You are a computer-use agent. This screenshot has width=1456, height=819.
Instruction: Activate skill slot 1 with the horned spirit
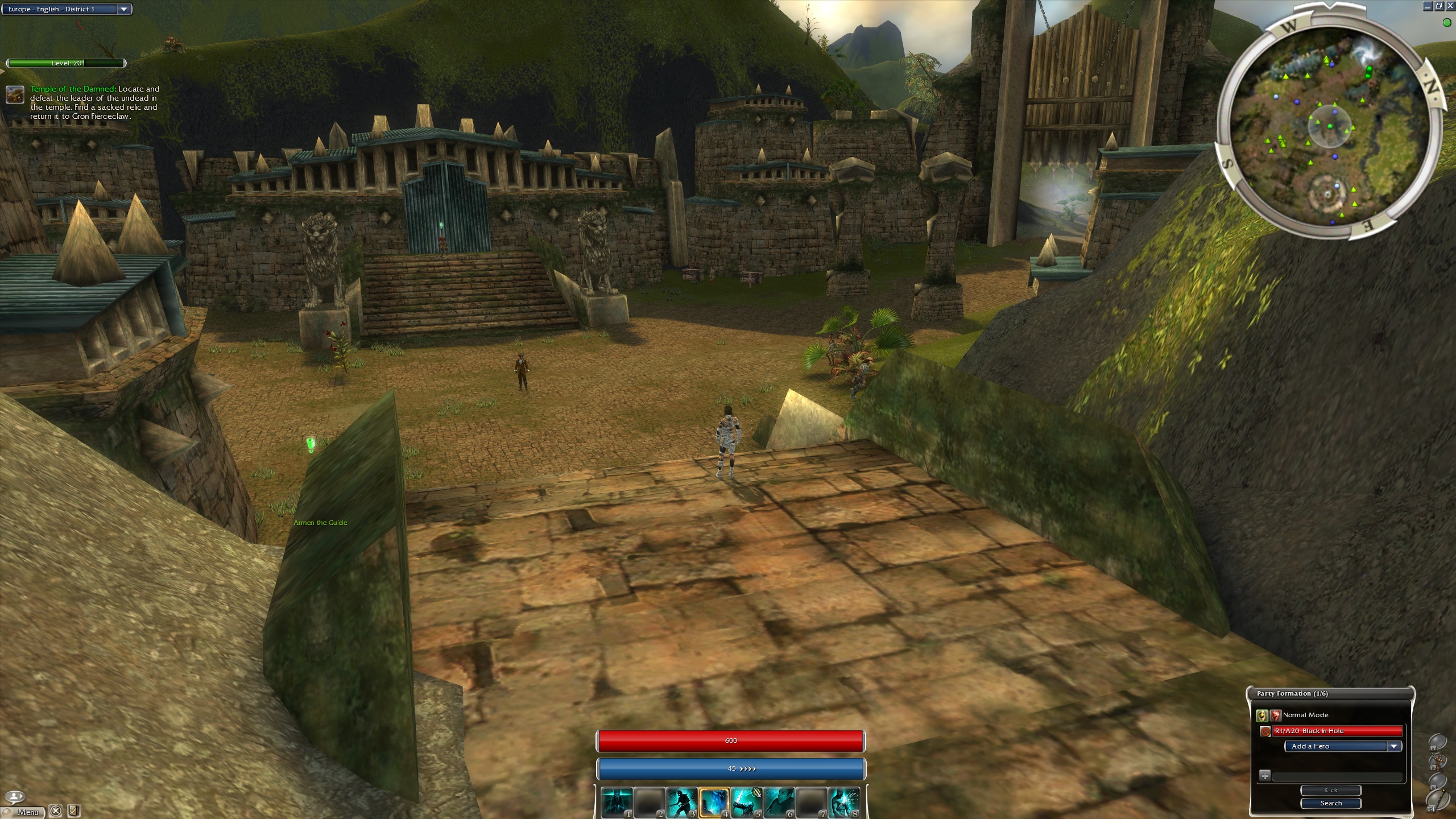(x=617, y=803)
